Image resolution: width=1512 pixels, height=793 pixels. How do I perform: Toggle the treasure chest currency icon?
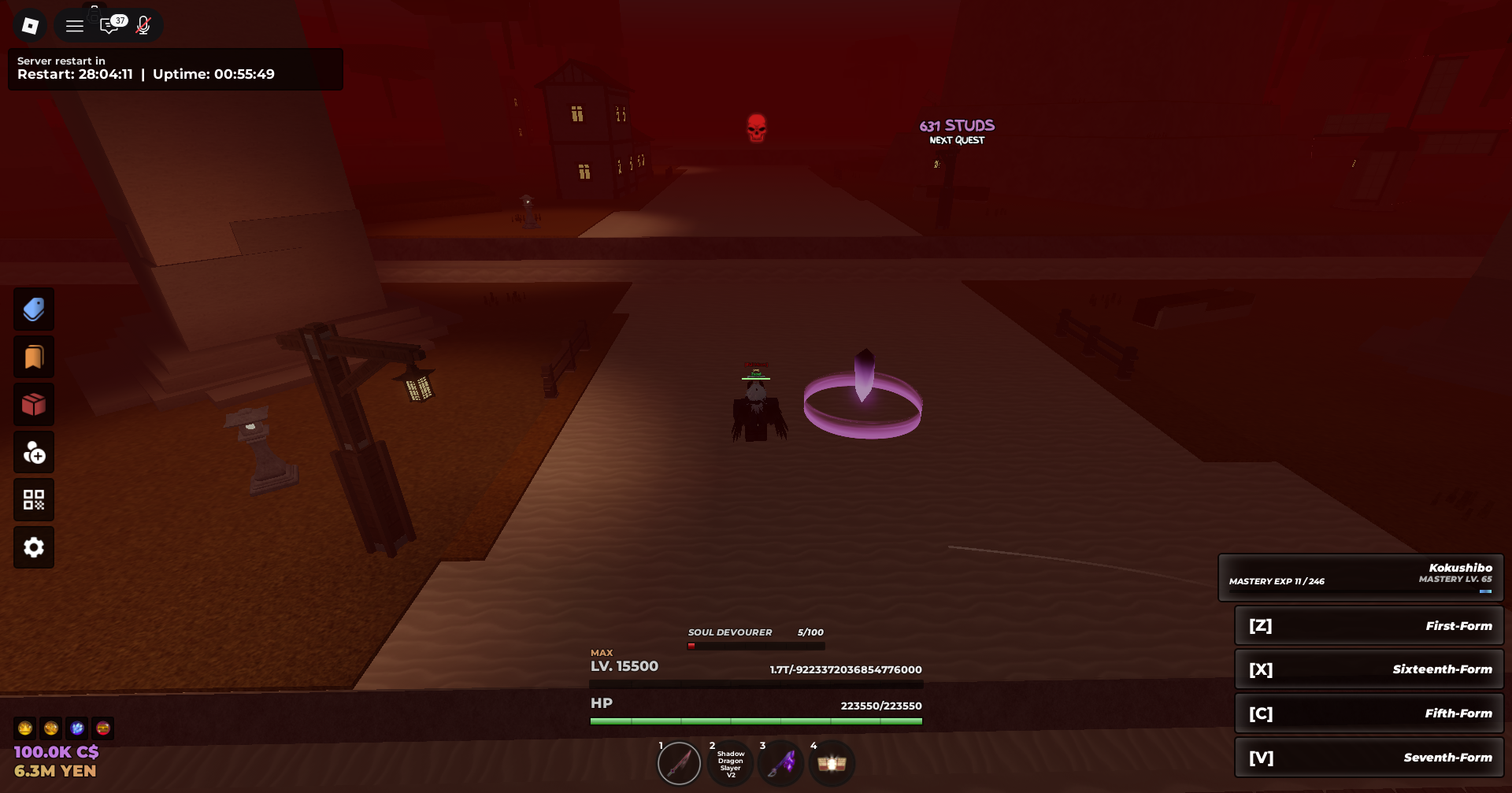103,728
